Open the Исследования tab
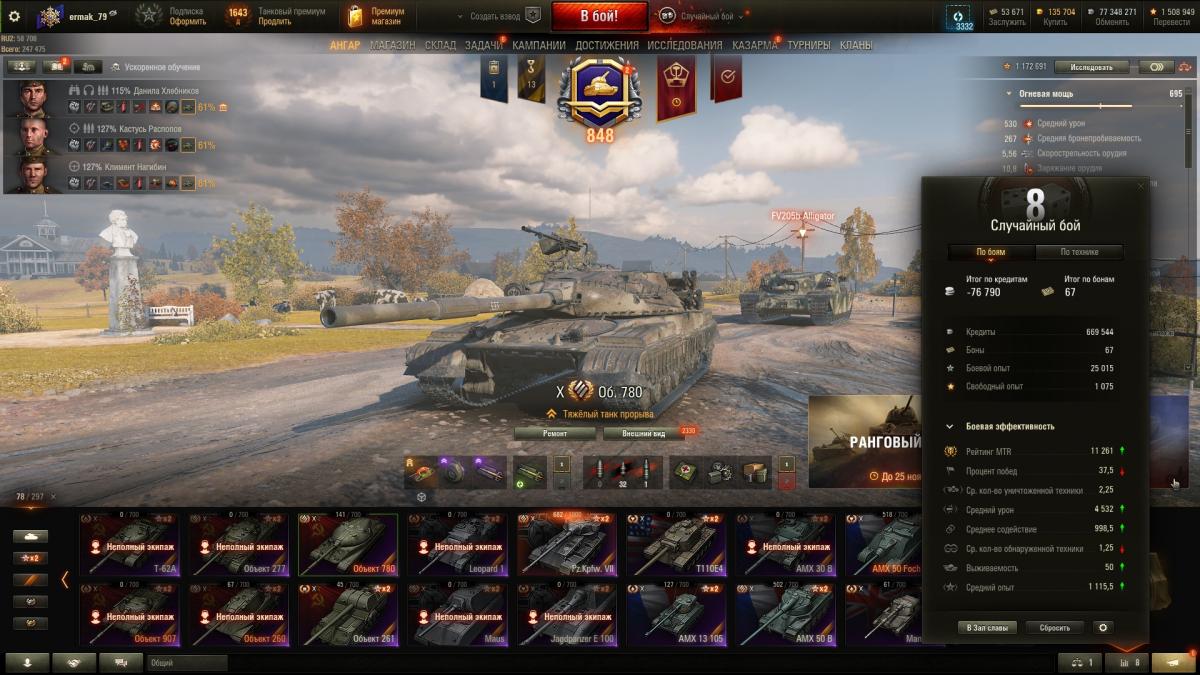The width and height of the screenshot is (1200, 675). 684,45
